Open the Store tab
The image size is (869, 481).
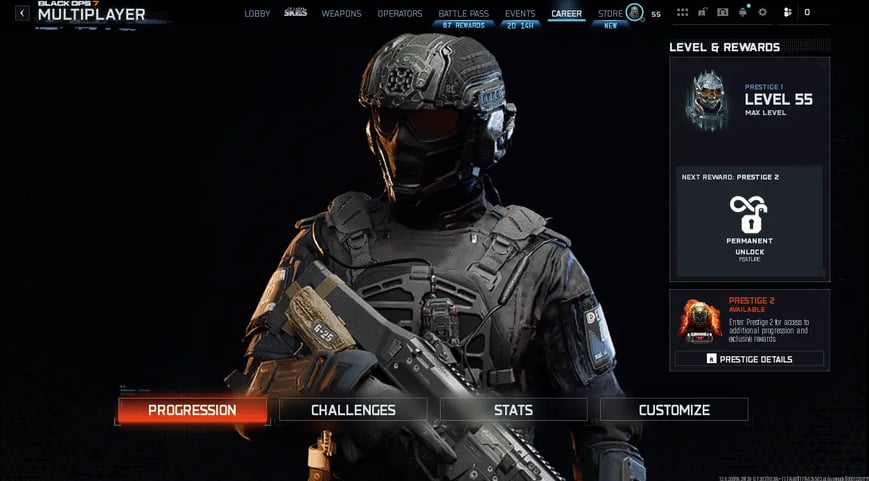coord(610,14)
